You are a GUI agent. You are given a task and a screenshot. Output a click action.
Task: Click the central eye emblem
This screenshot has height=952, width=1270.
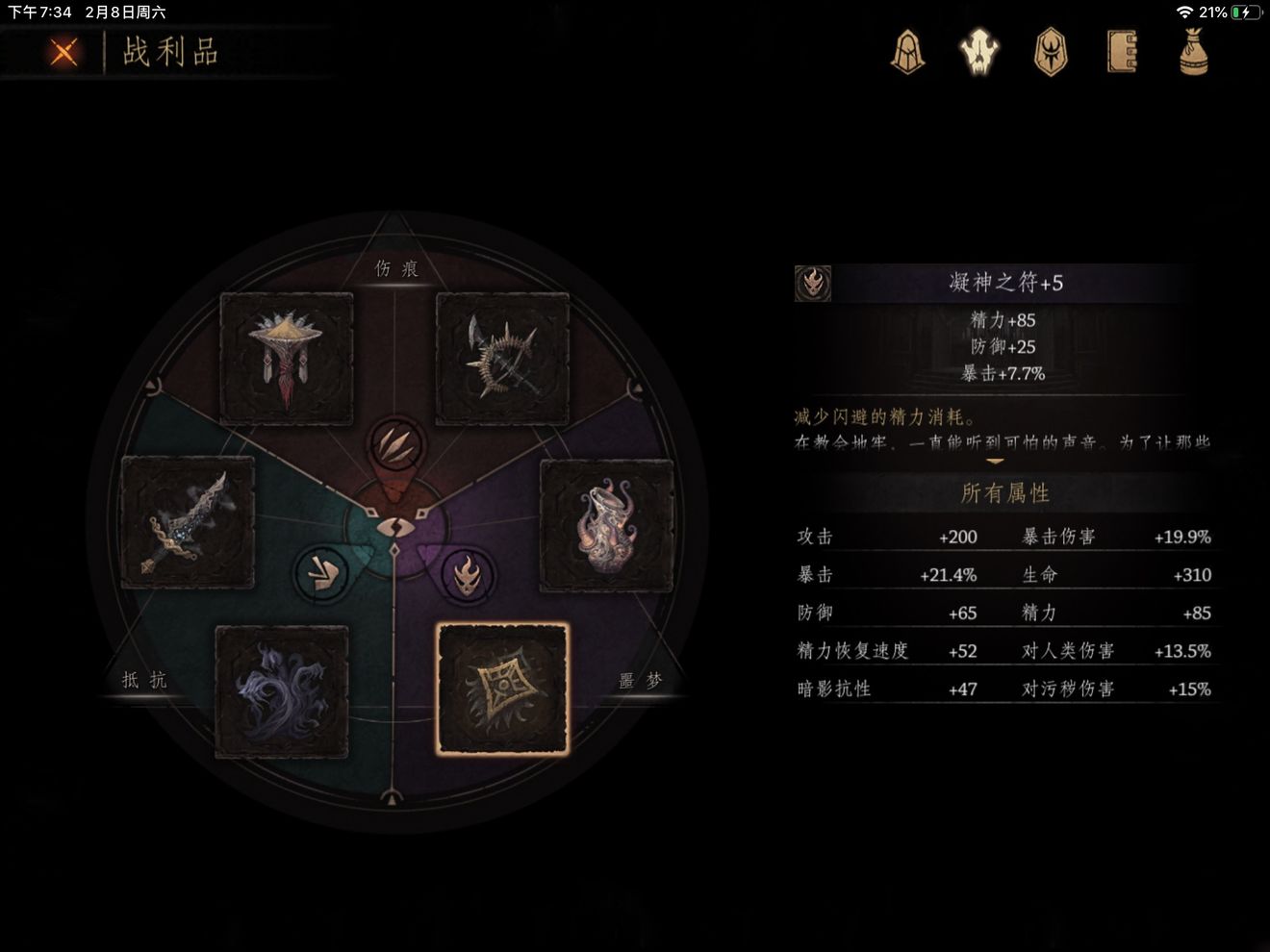click(394, 527)
